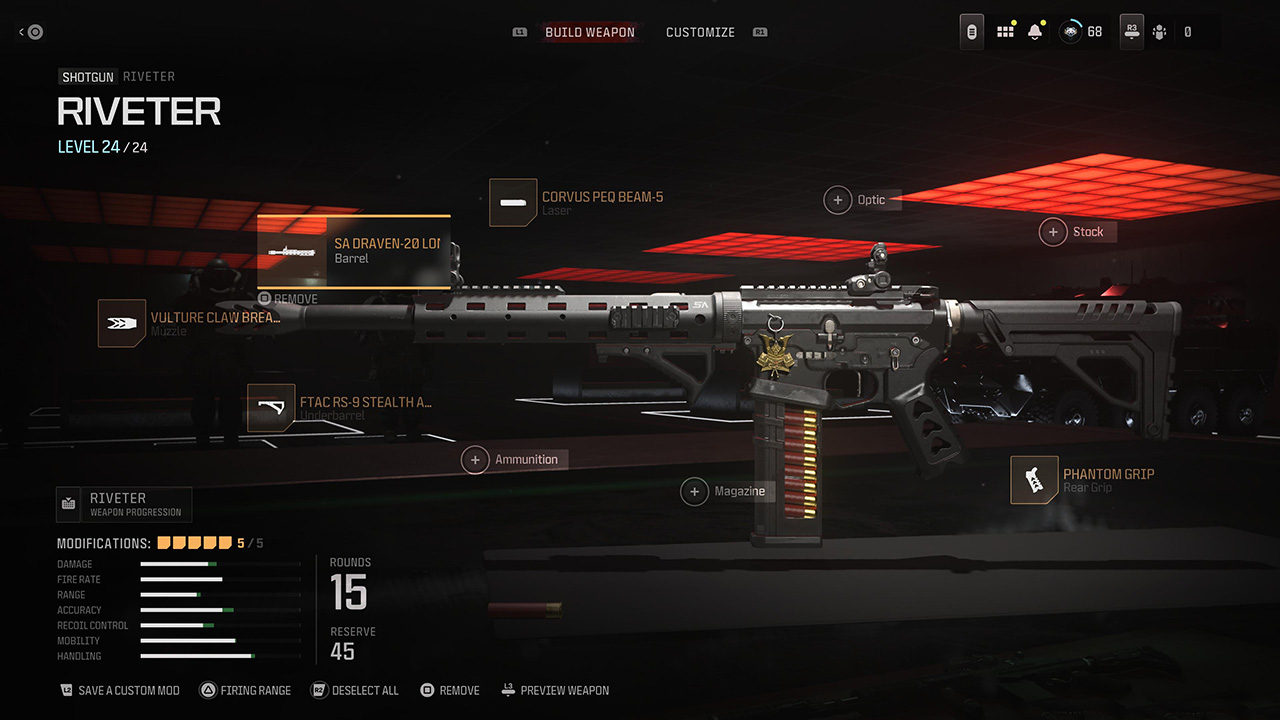Add a Stock attachment
Image resolution: width=1280 pixels, height=720 pixels.
(x=1076, y=232)
